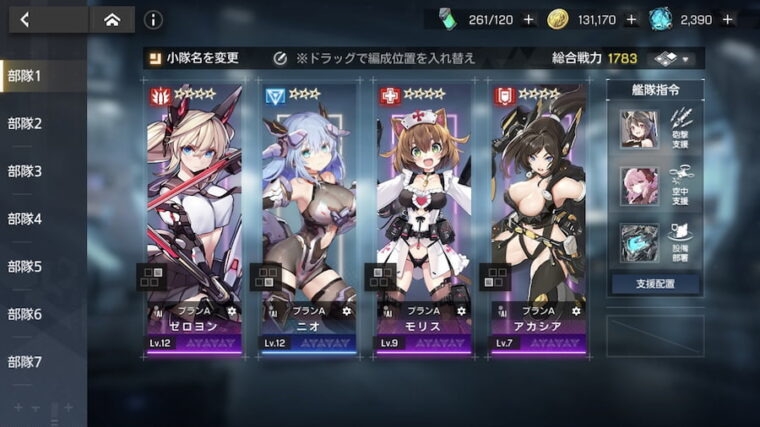Return to the home screen
Screen dimensions: 760x427
click(111, 19)
